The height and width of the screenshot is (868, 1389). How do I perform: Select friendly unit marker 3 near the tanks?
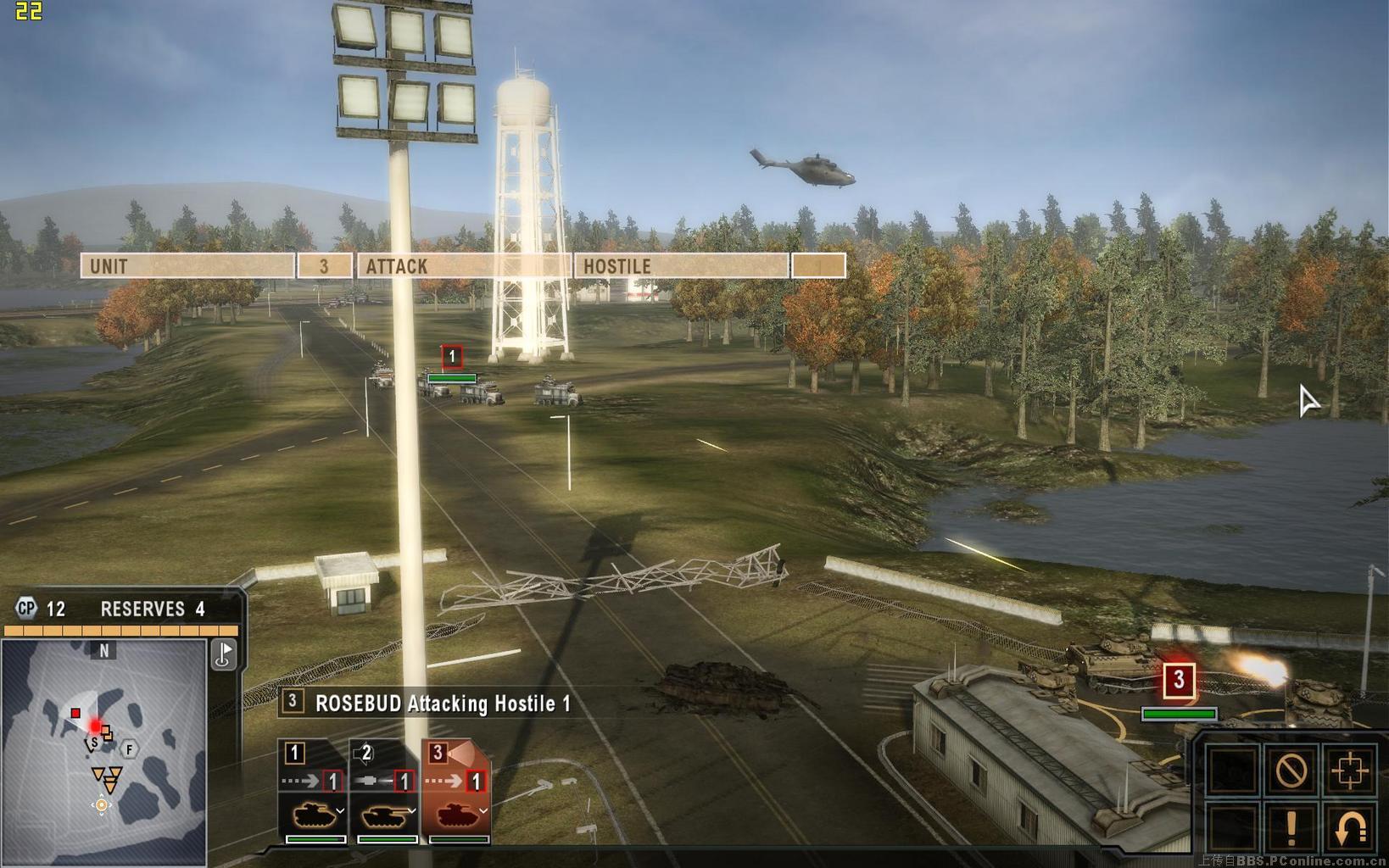1178,681
